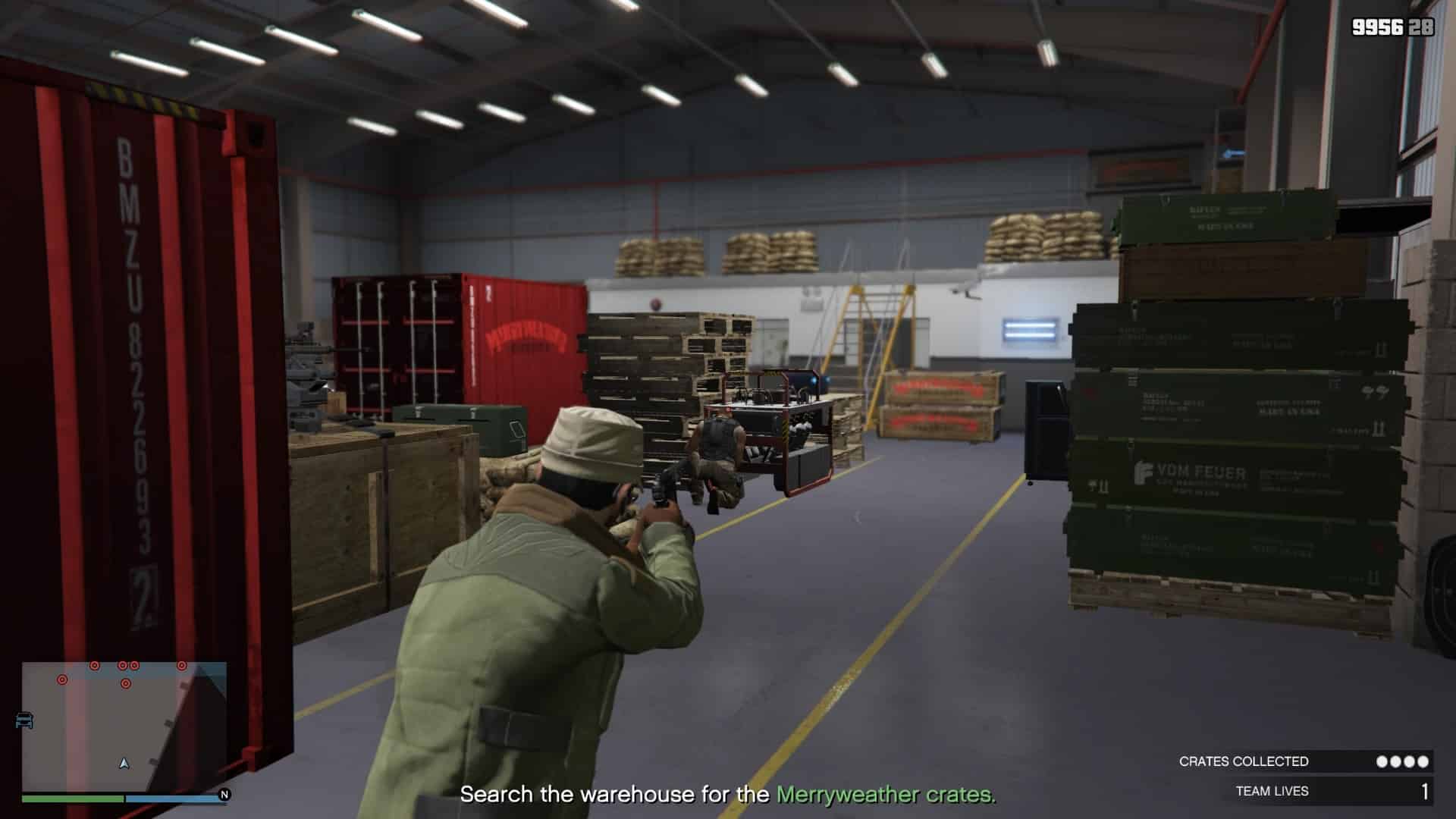The height and width of the screenshot is (819, 1456).
Task: Click the leftmost red enemy blip on minimap
Action: 62,680
